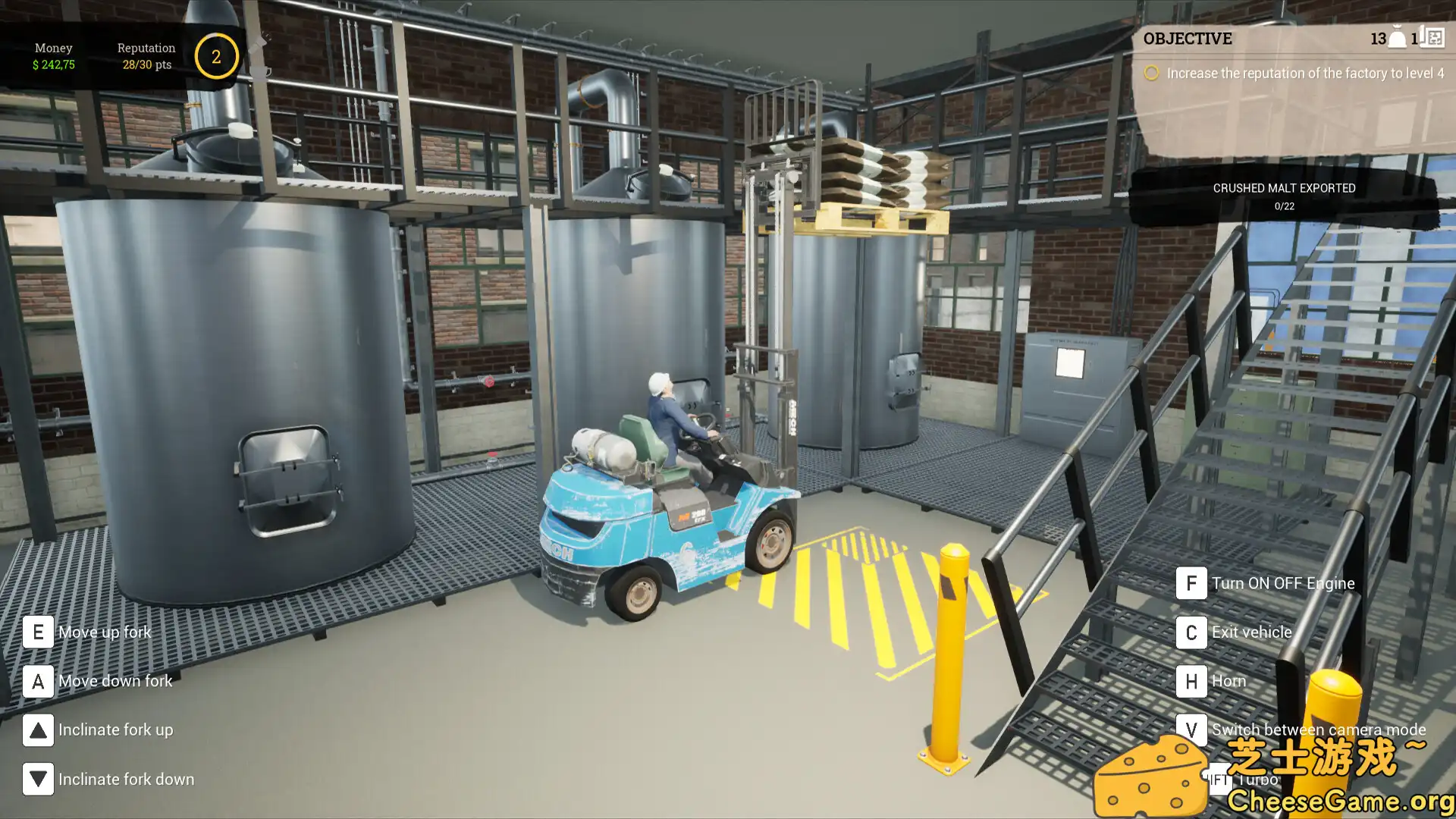
Task: Toggle Switch between camera mode prompt
Action: pos(1192,730)
